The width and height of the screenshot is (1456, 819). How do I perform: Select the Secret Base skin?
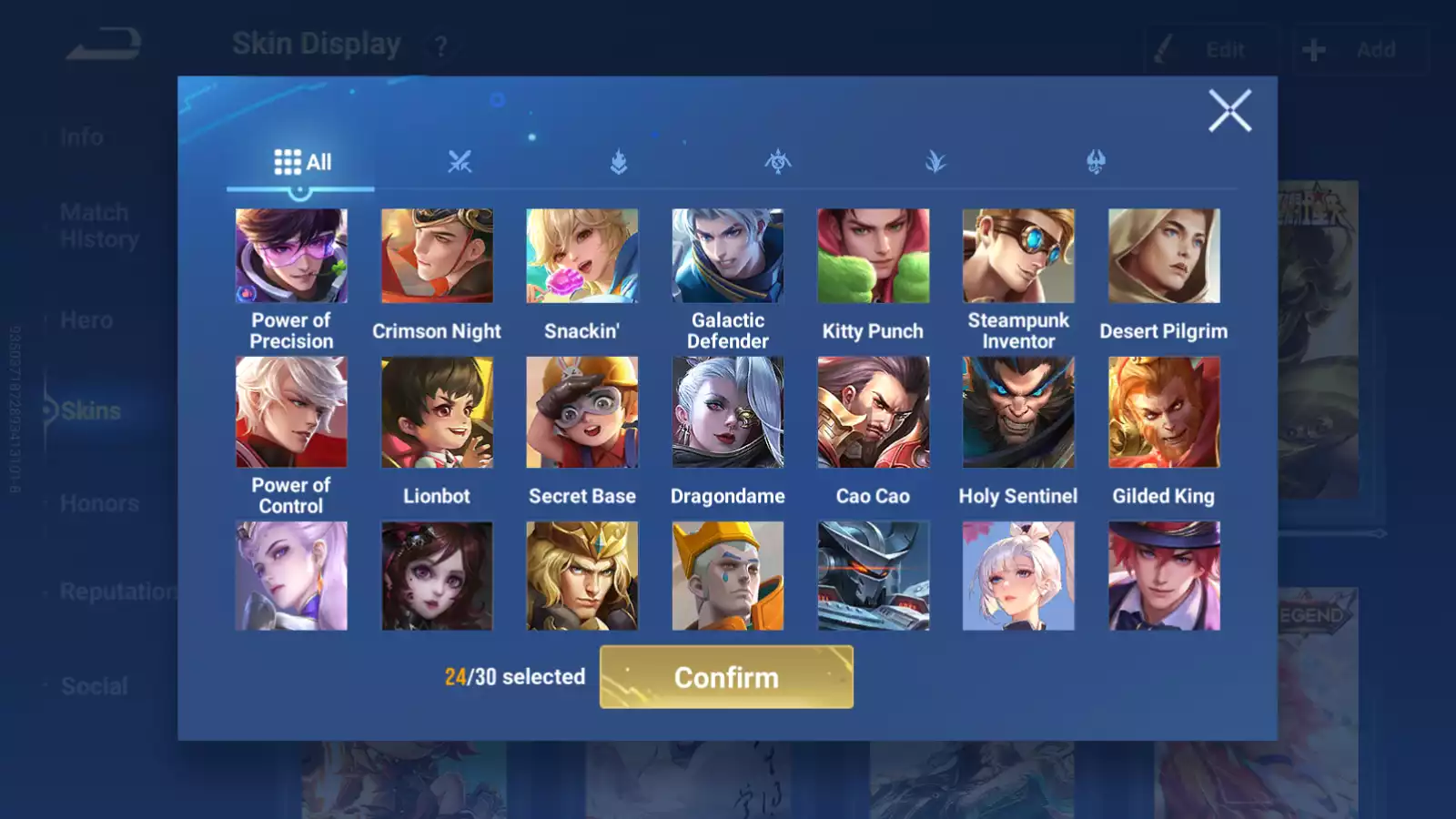[582, 412]
